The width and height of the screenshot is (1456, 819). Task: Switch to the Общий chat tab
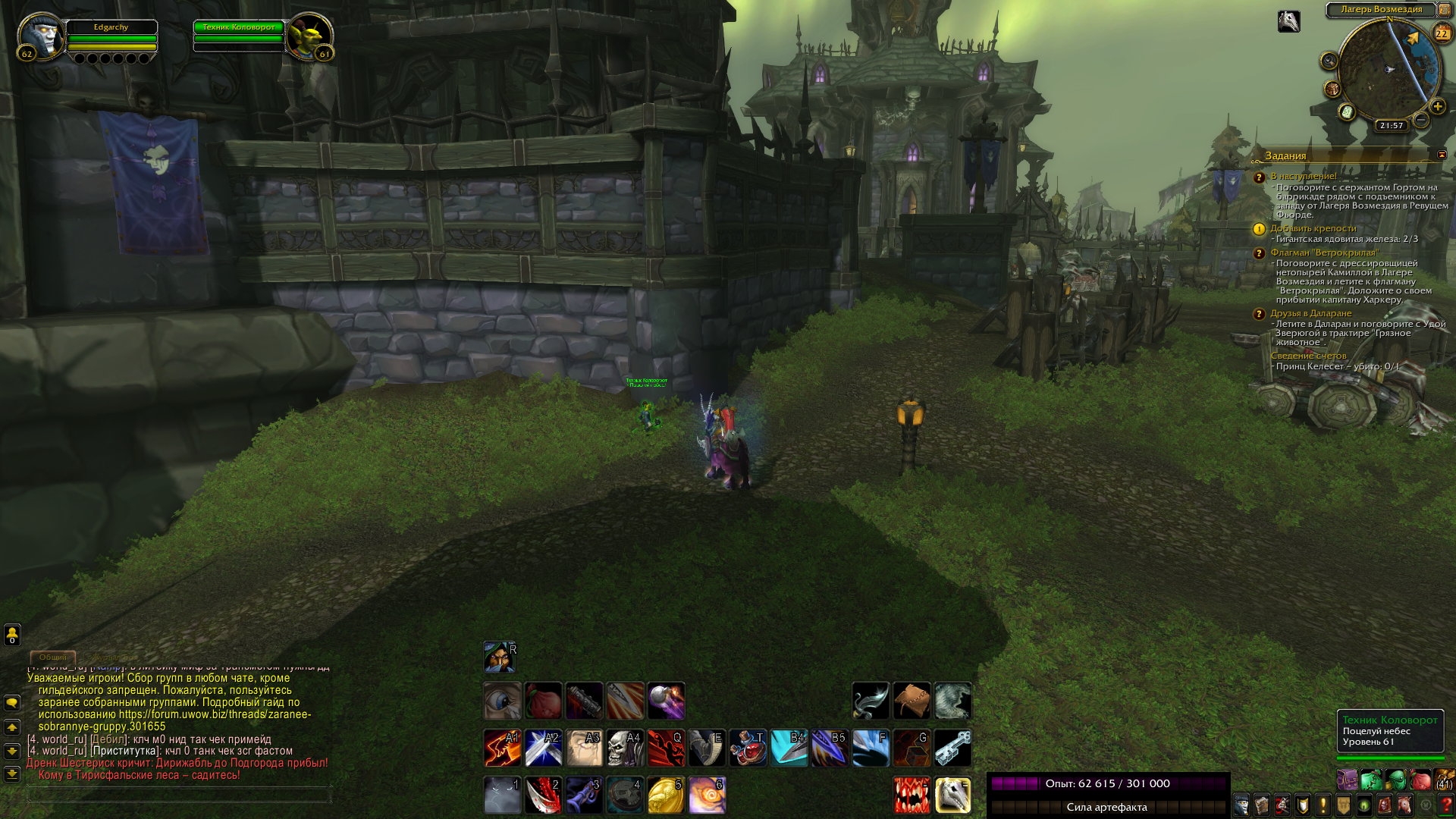52,657
